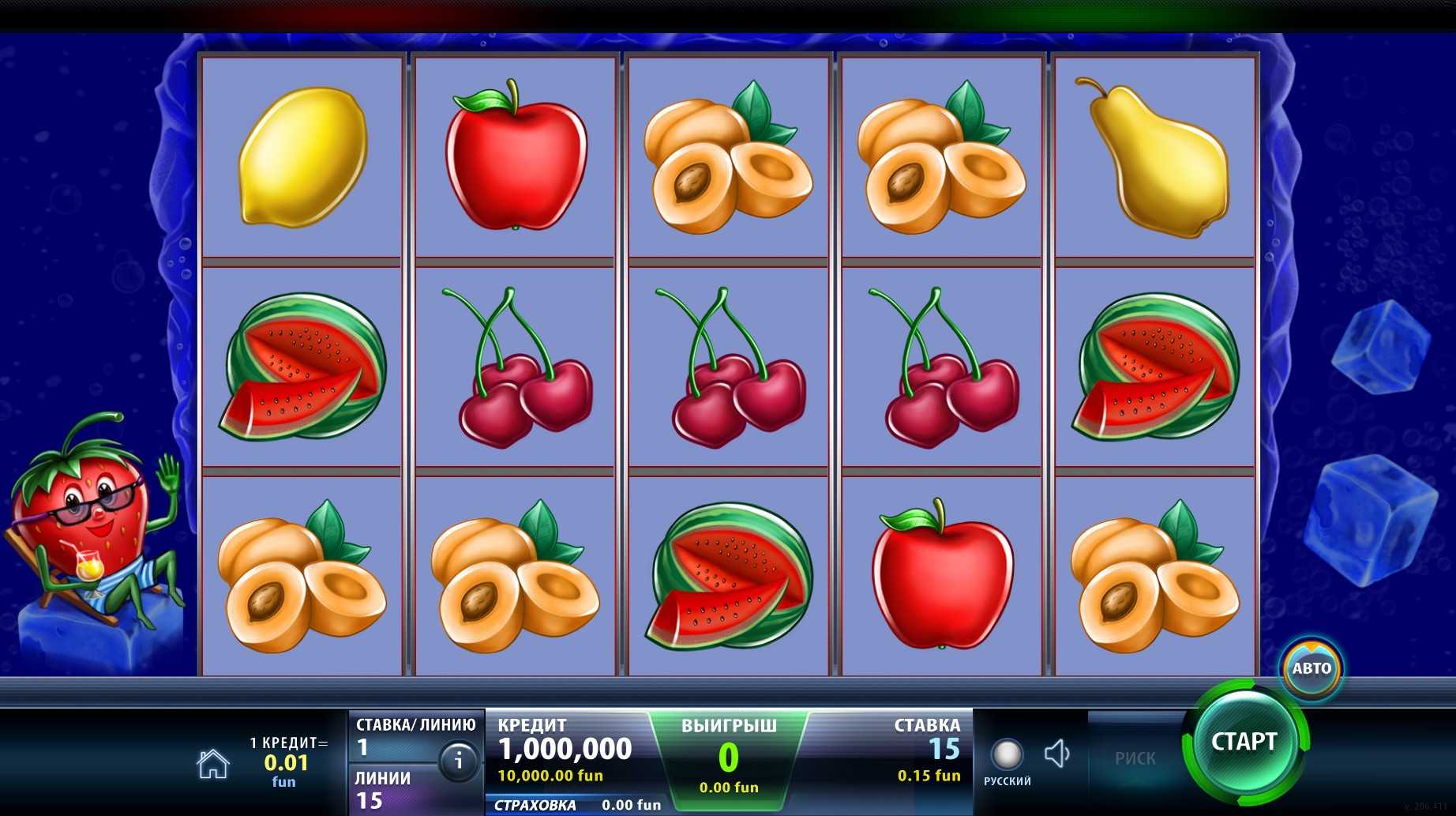Spin the reels with the СТАРТ button
This screenshot has height=816, width=1456.
1244,743
